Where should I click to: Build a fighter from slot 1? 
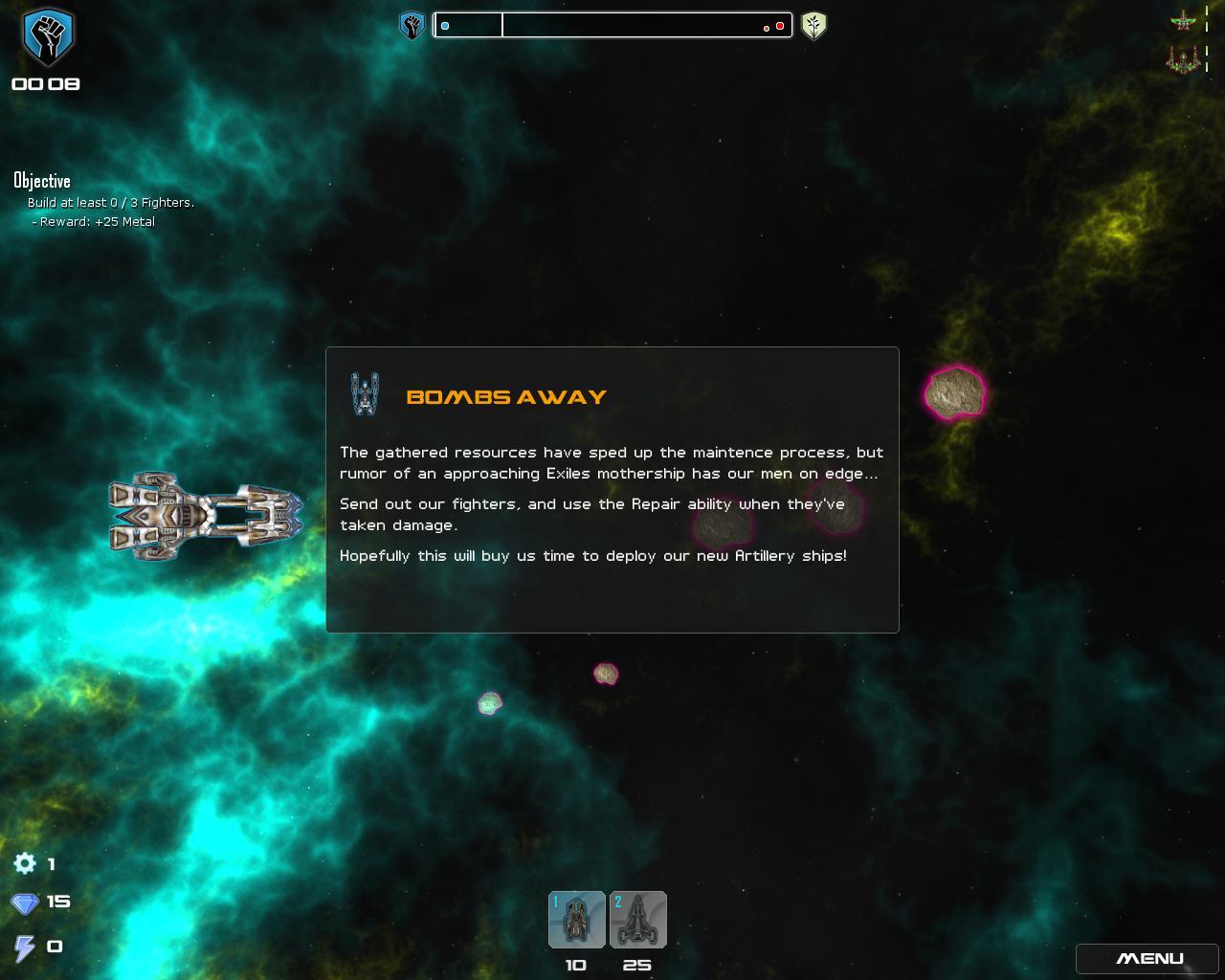576,920
